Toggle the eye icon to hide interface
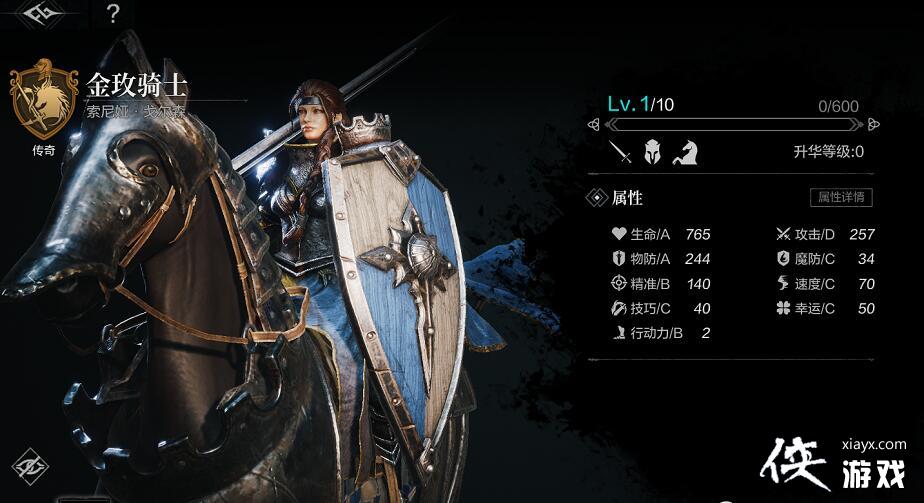The width and height of the screenshot is (924, 503). click(31, 466)
